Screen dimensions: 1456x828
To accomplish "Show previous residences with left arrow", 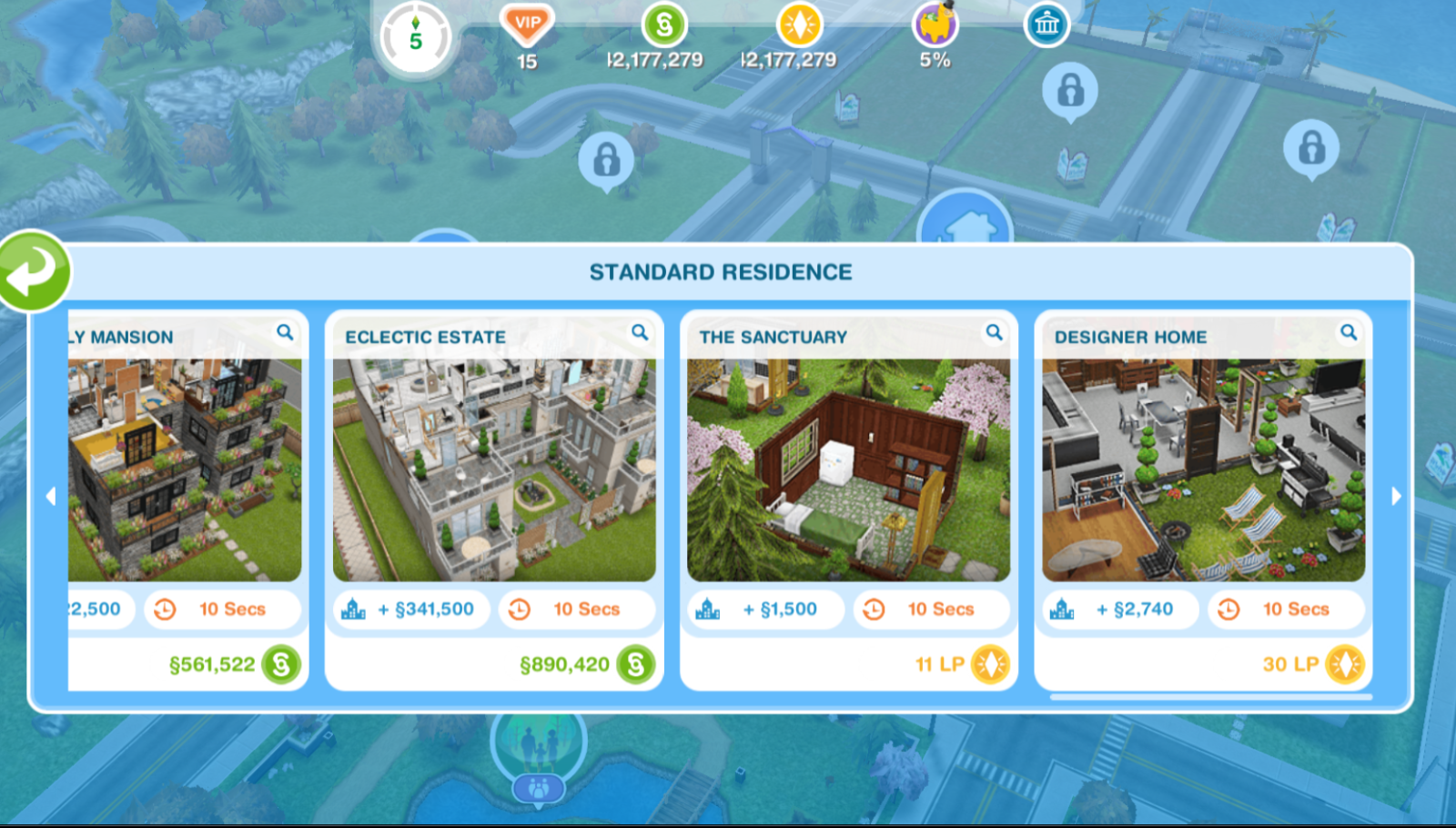I will 51,496.
